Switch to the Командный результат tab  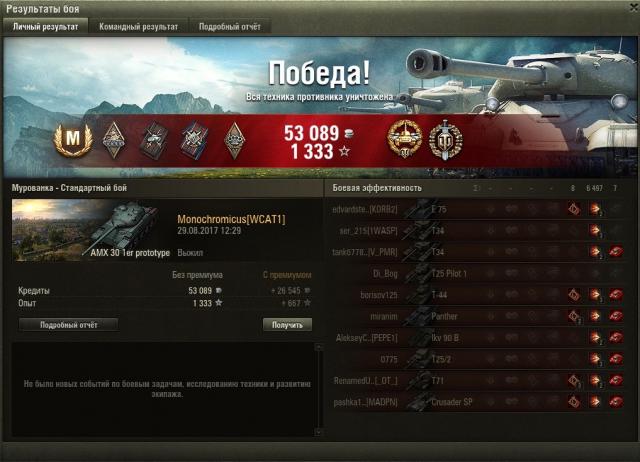[x=139, y=27]
